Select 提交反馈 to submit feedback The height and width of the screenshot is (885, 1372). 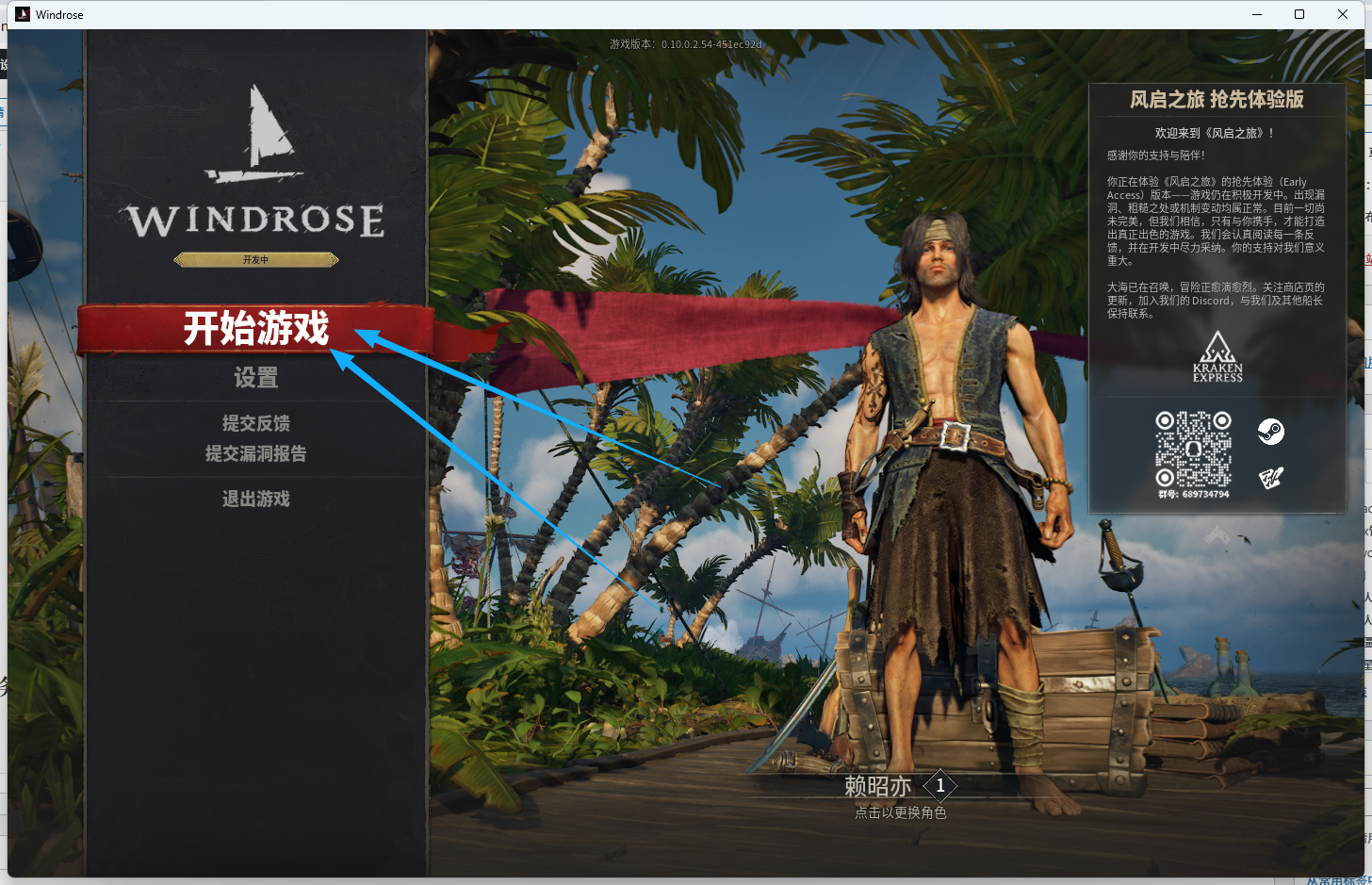(x=255, y=423)
